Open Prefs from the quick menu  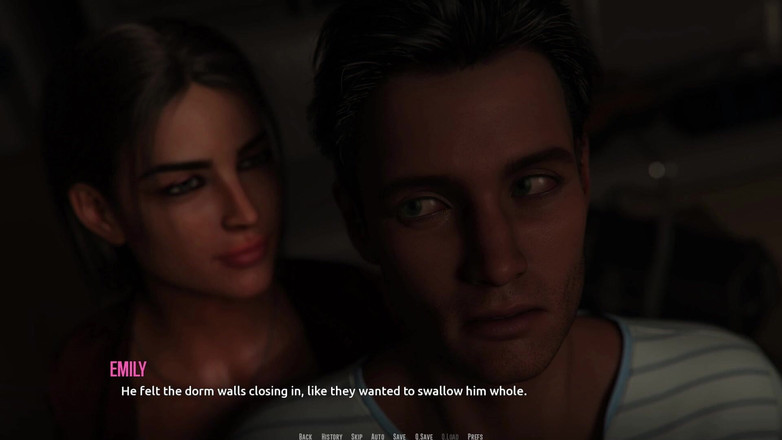pyautogui.click(x=475, y=436)
